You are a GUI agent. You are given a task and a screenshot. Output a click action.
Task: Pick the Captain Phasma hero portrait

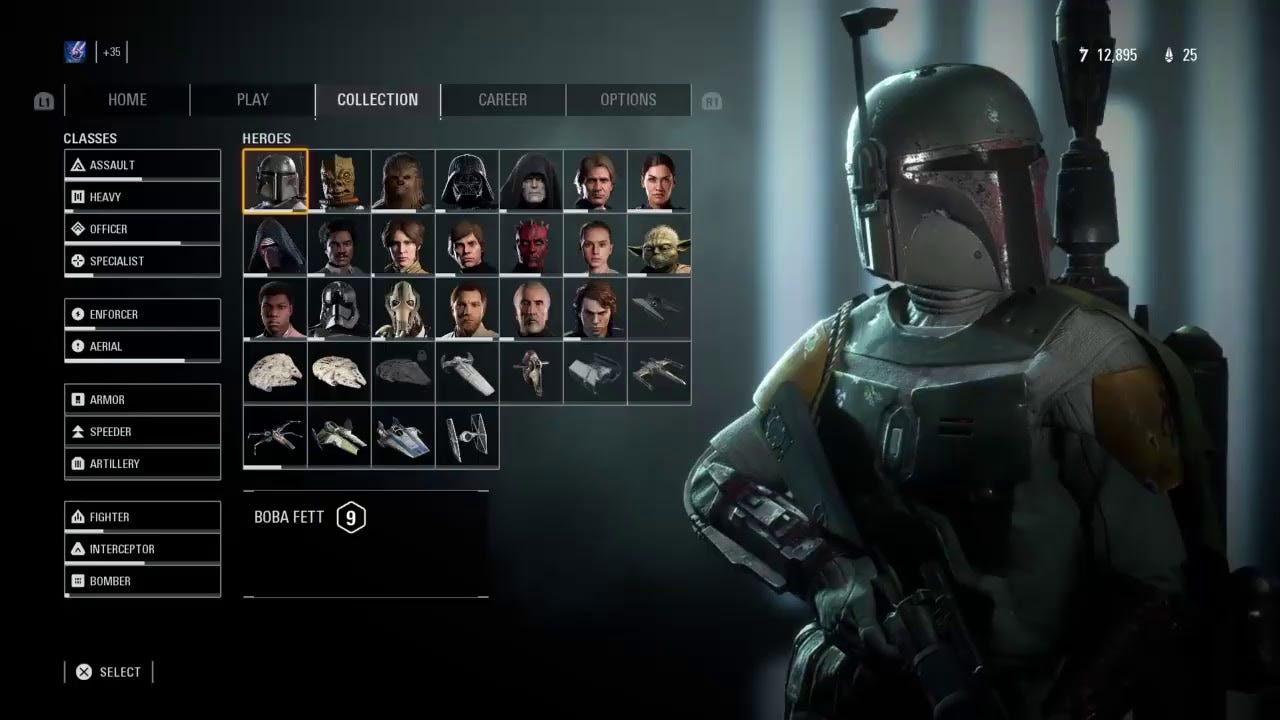point(339,308)
